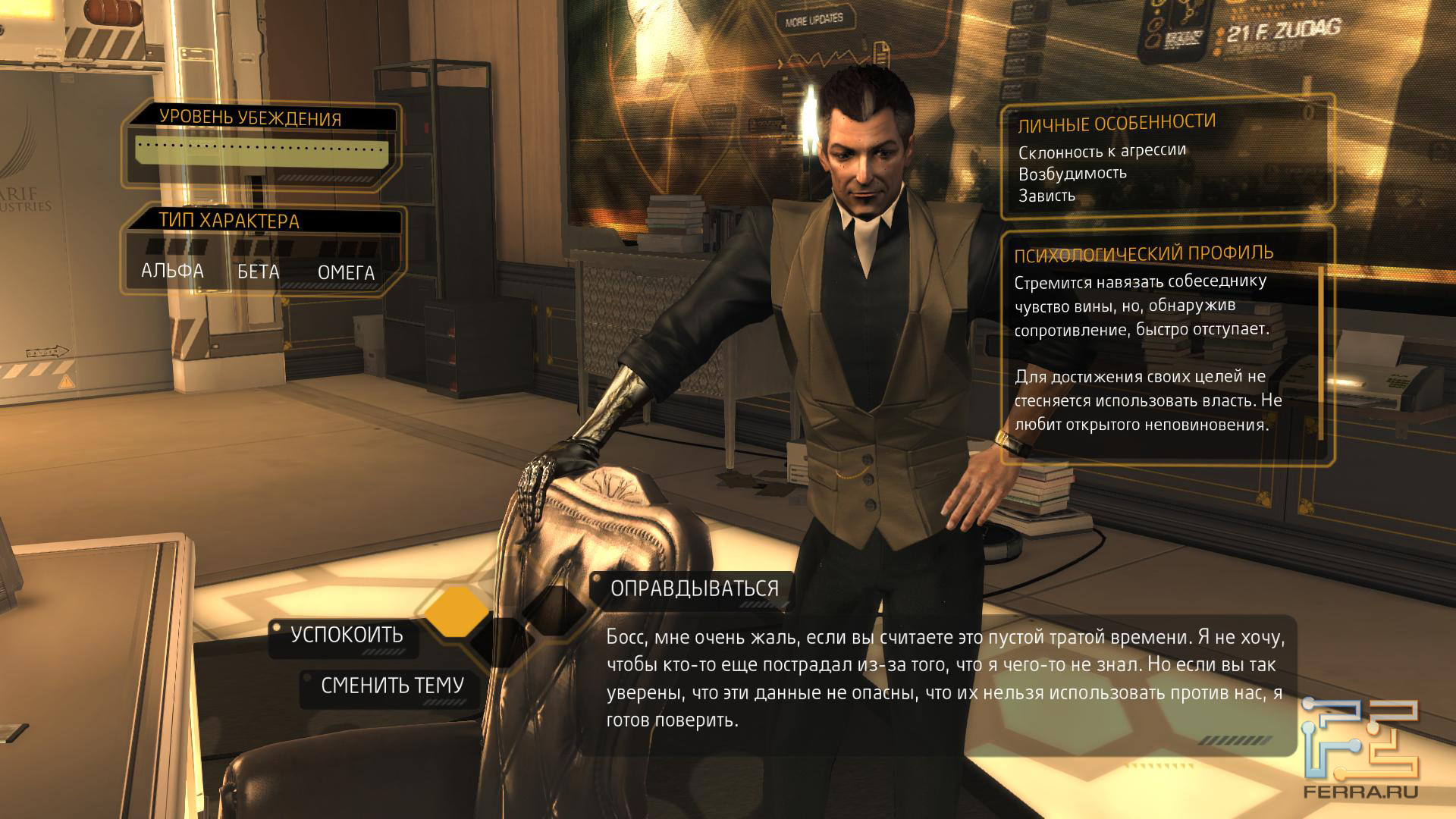Screen dimensions: 1456x819
Task: Pick the ОПРАВДЫВАТЬСЯ dialogue choice
Action: [694, 589]
